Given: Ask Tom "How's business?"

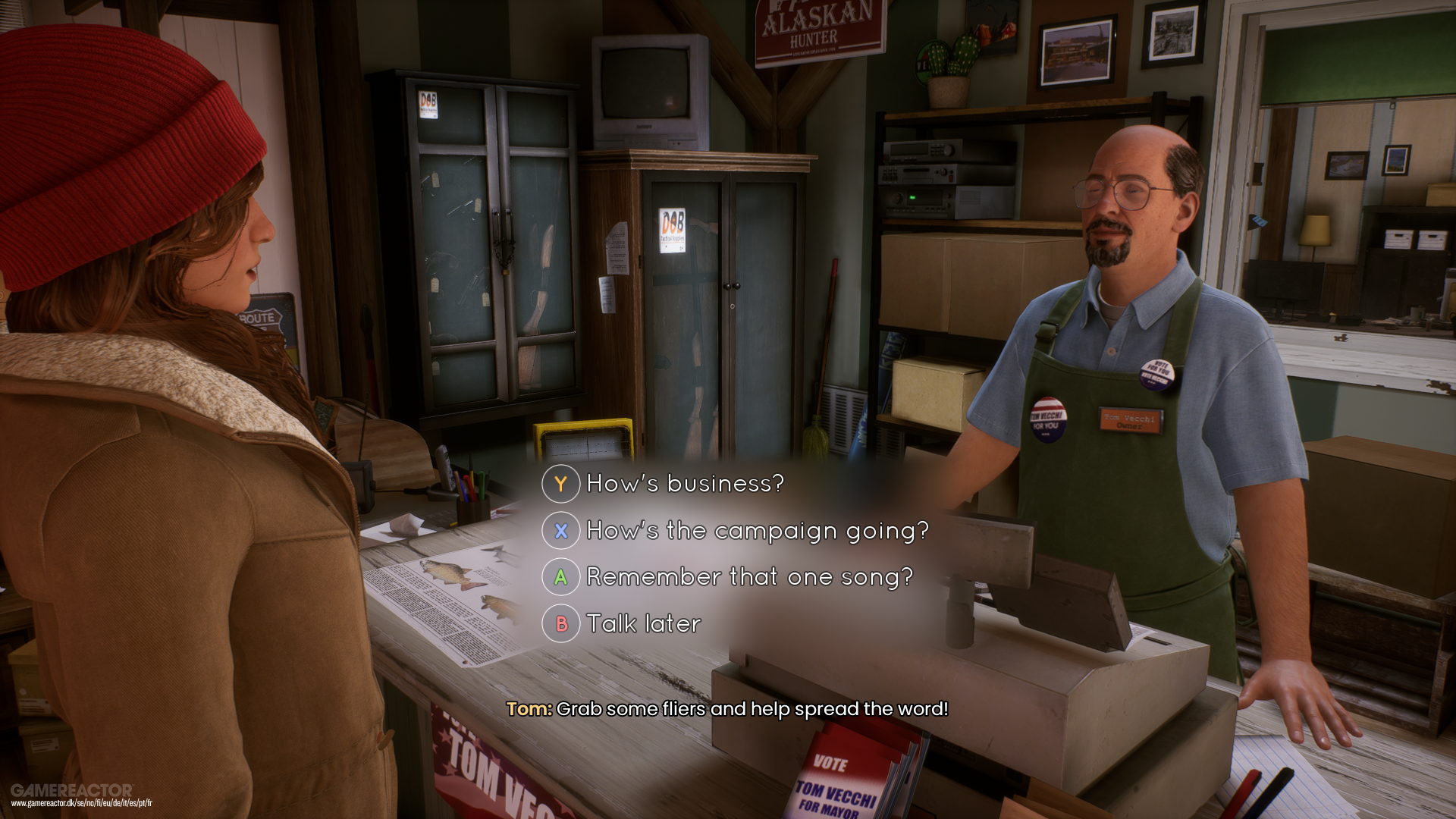Looking at the screenshot, I should 684,484.
